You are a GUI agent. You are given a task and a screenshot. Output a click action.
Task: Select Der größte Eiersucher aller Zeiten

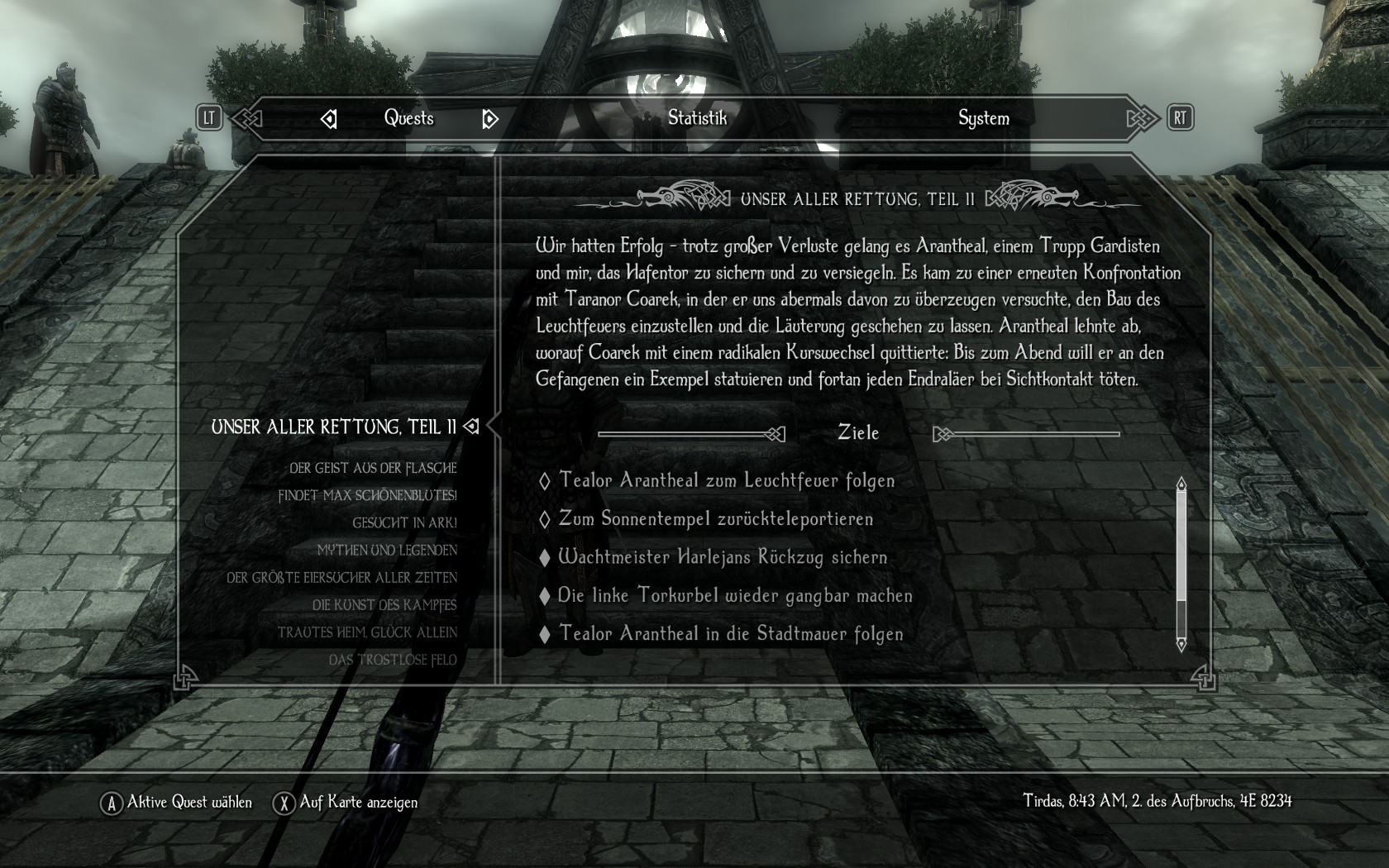pos(341,578)
